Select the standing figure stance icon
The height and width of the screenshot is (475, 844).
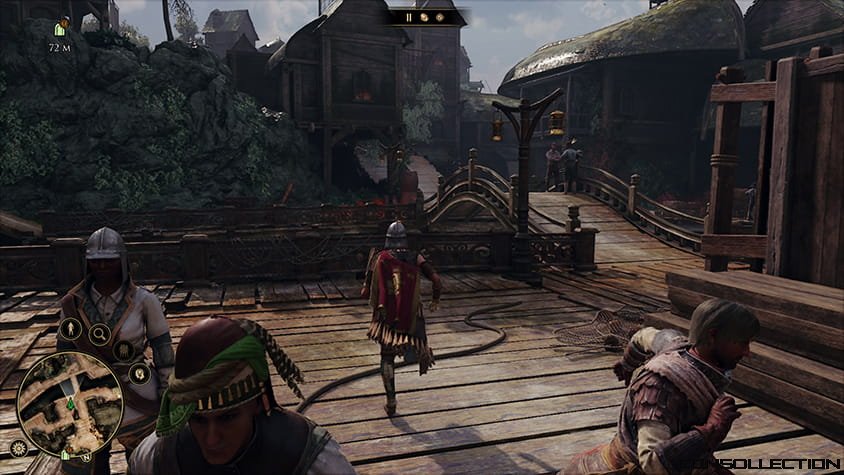pyautogui.click(x=70, y=328)
